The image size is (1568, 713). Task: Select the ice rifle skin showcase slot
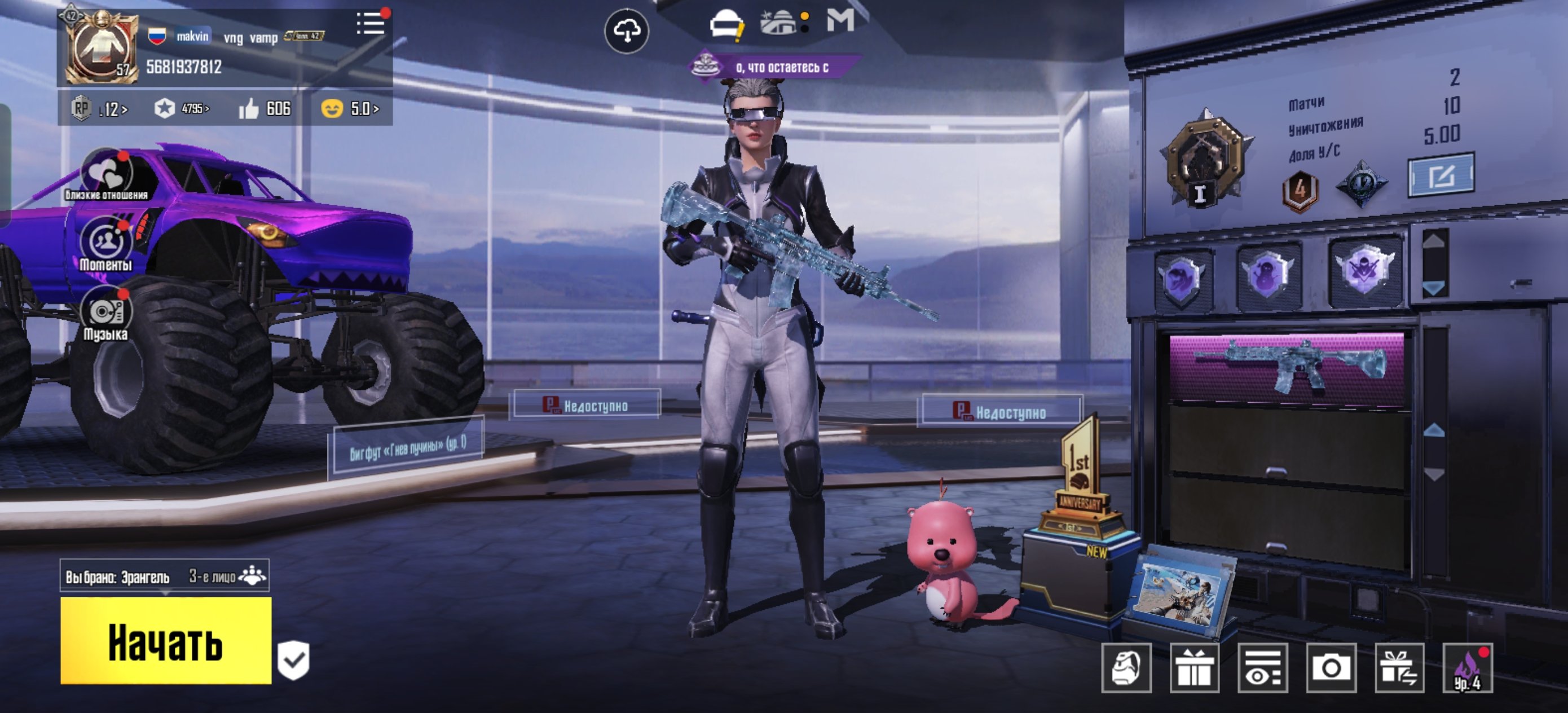(1287, 367)
